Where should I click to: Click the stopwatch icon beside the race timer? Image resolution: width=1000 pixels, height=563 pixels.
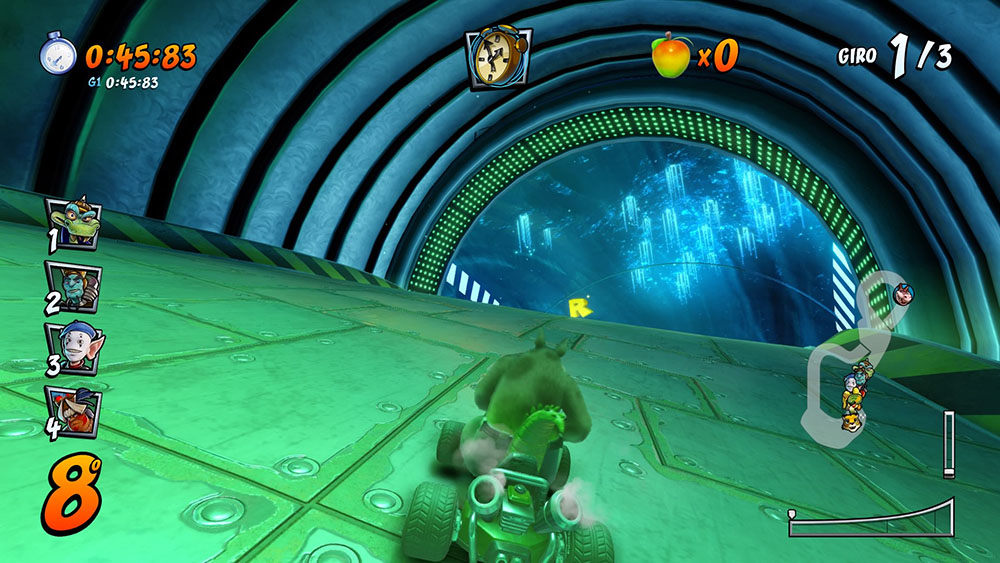pyautogui.click(x=57, y=54)
